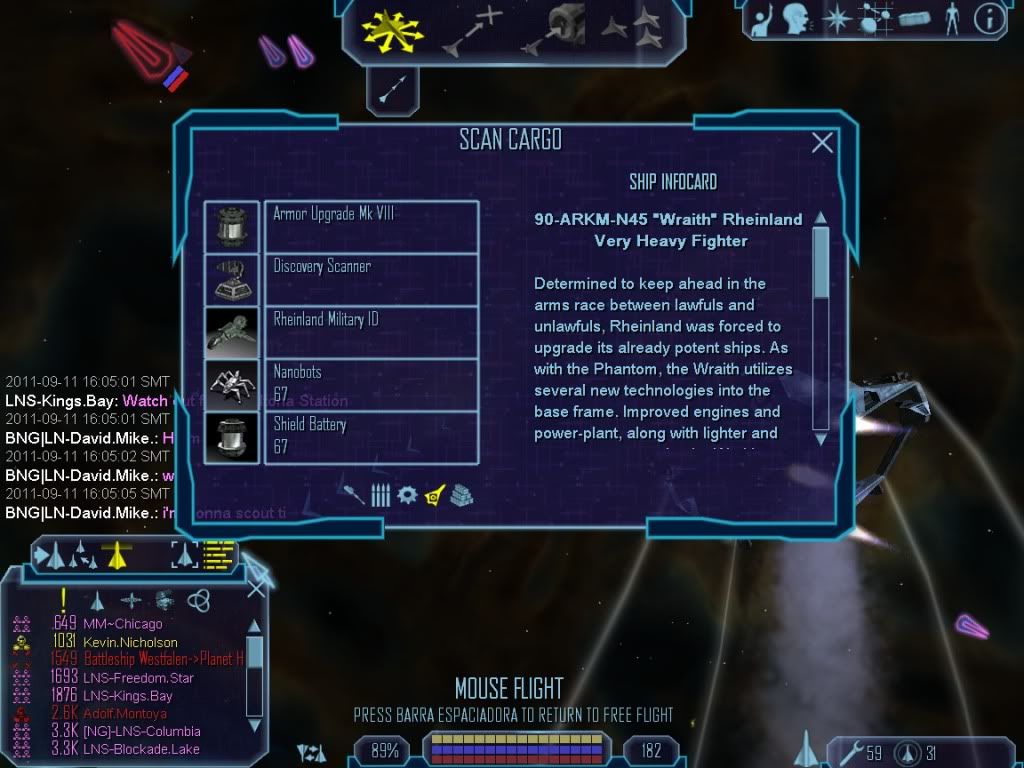Image resolution: width=1024 pixels, height=768 pixels.
Task: Open the information icon in top-right bar
Action: click(989, 19)
